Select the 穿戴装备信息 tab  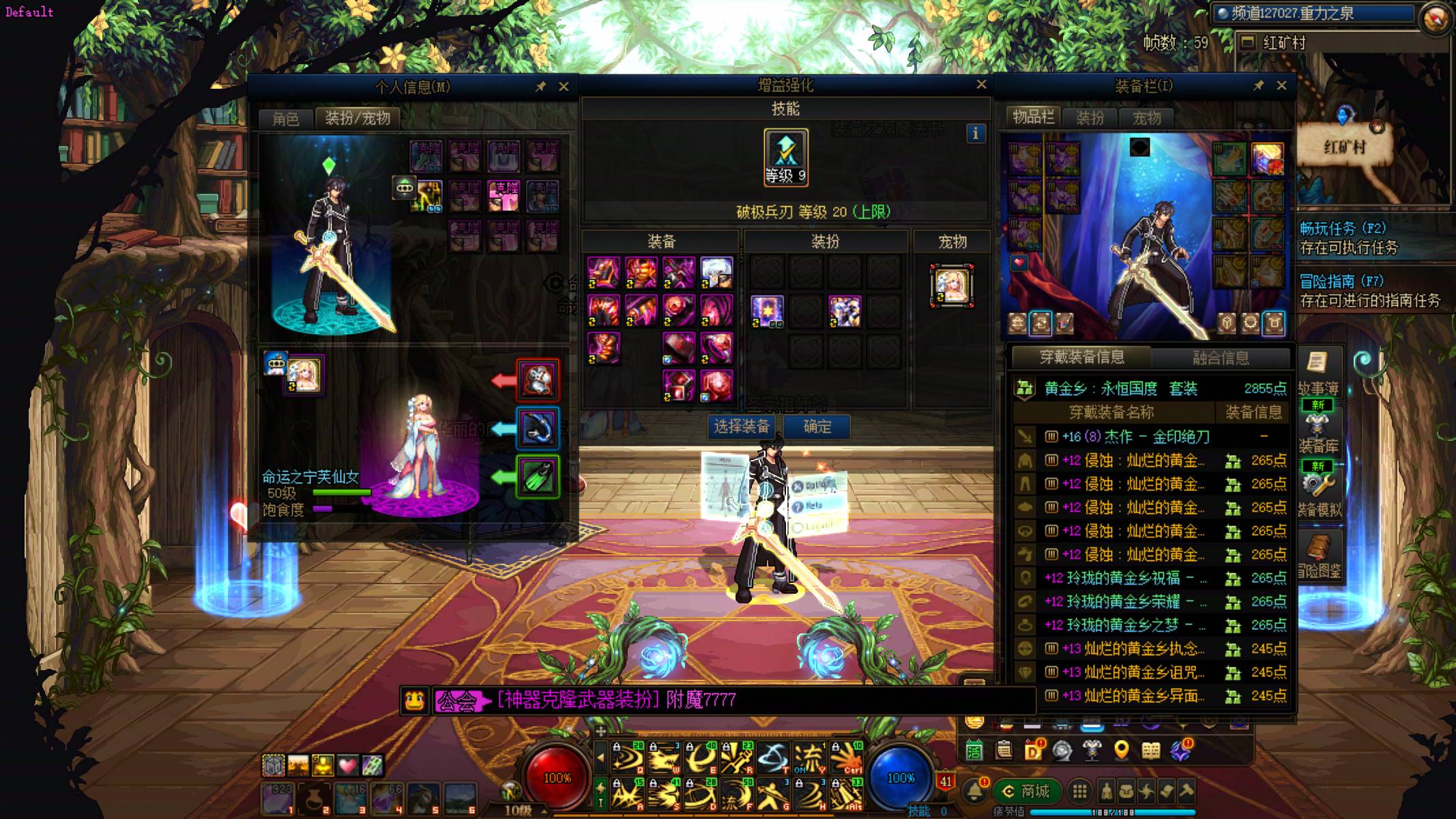pos(1081,357)
